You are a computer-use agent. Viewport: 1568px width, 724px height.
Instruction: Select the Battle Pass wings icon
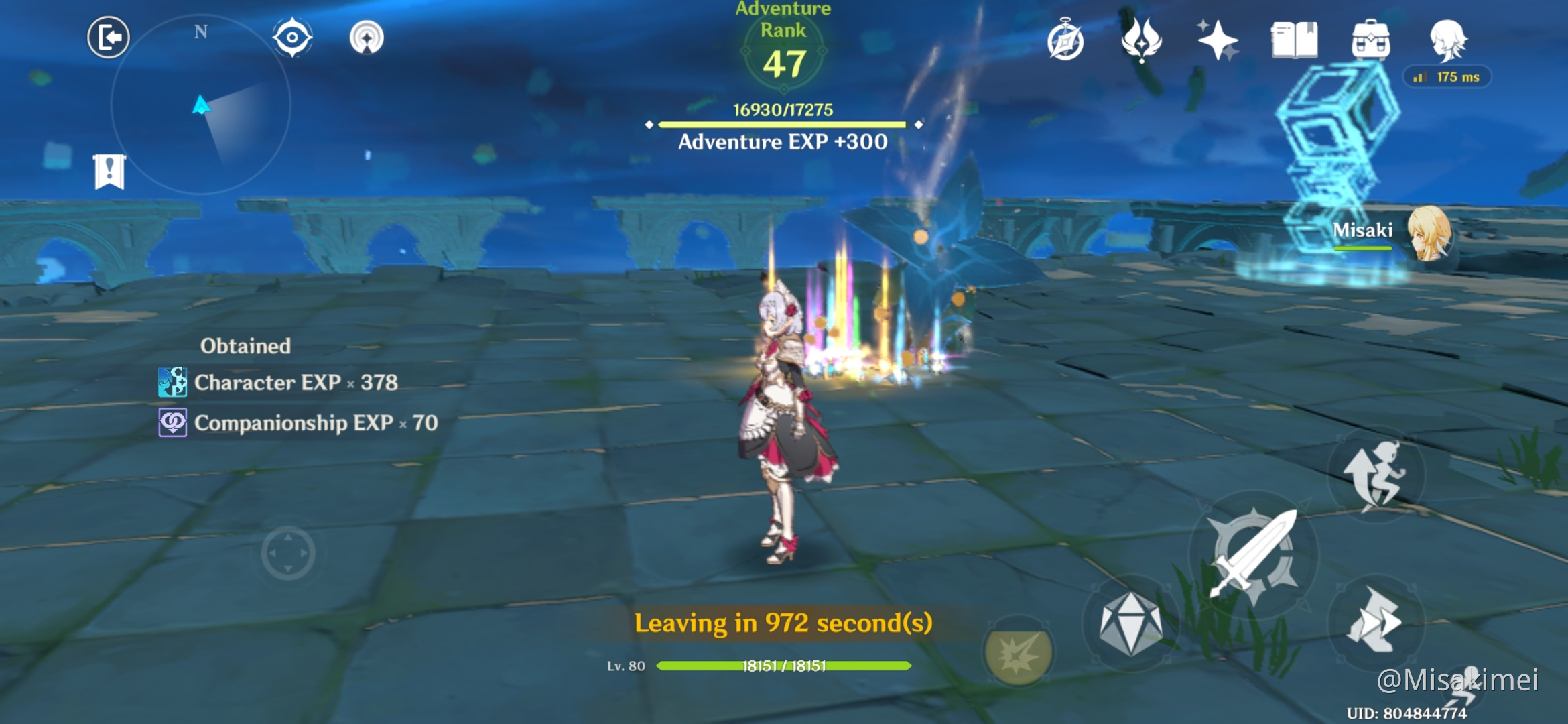[1140, 40]
